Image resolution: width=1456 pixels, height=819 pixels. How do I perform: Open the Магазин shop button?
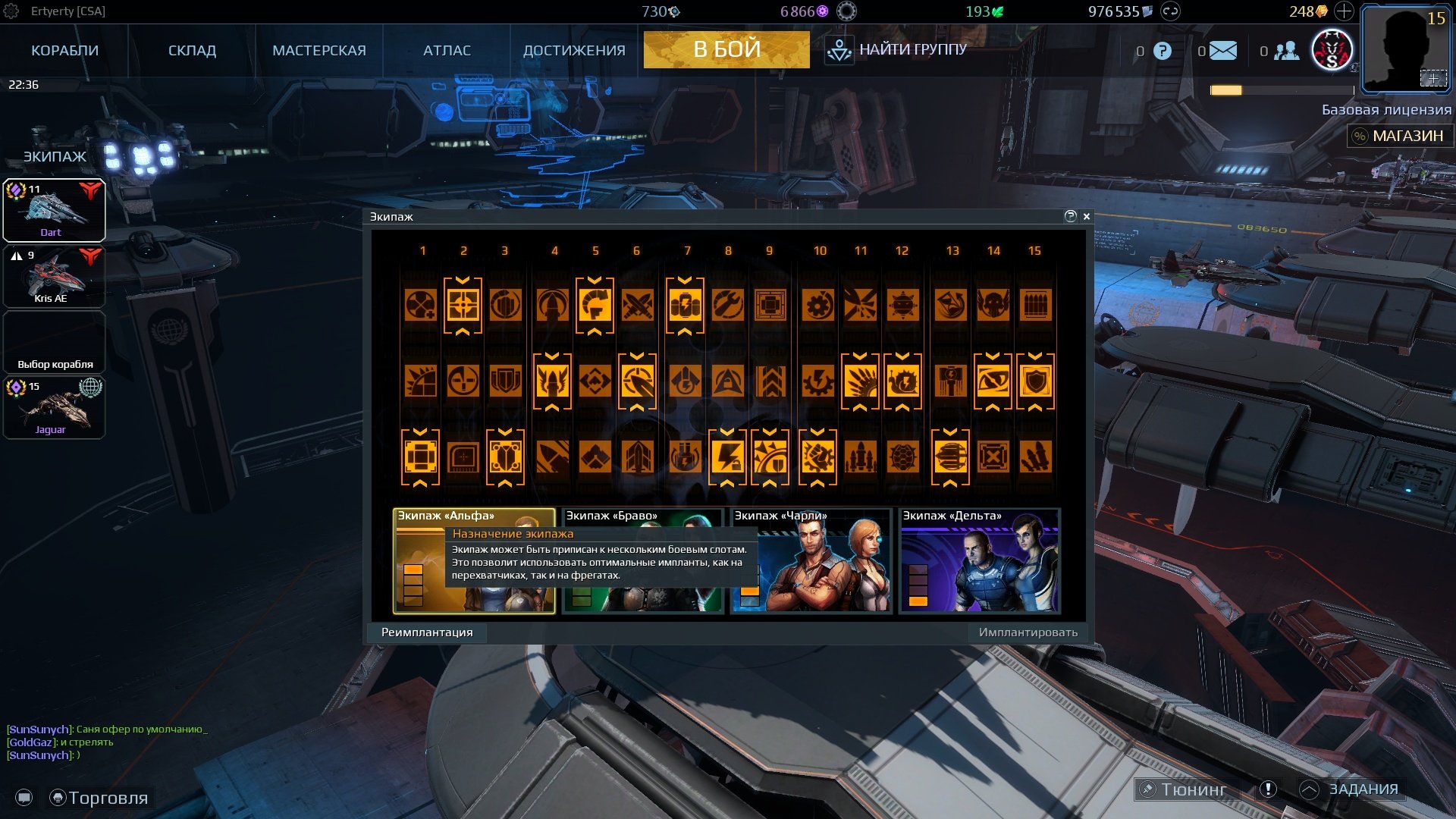coord(1399,136)
